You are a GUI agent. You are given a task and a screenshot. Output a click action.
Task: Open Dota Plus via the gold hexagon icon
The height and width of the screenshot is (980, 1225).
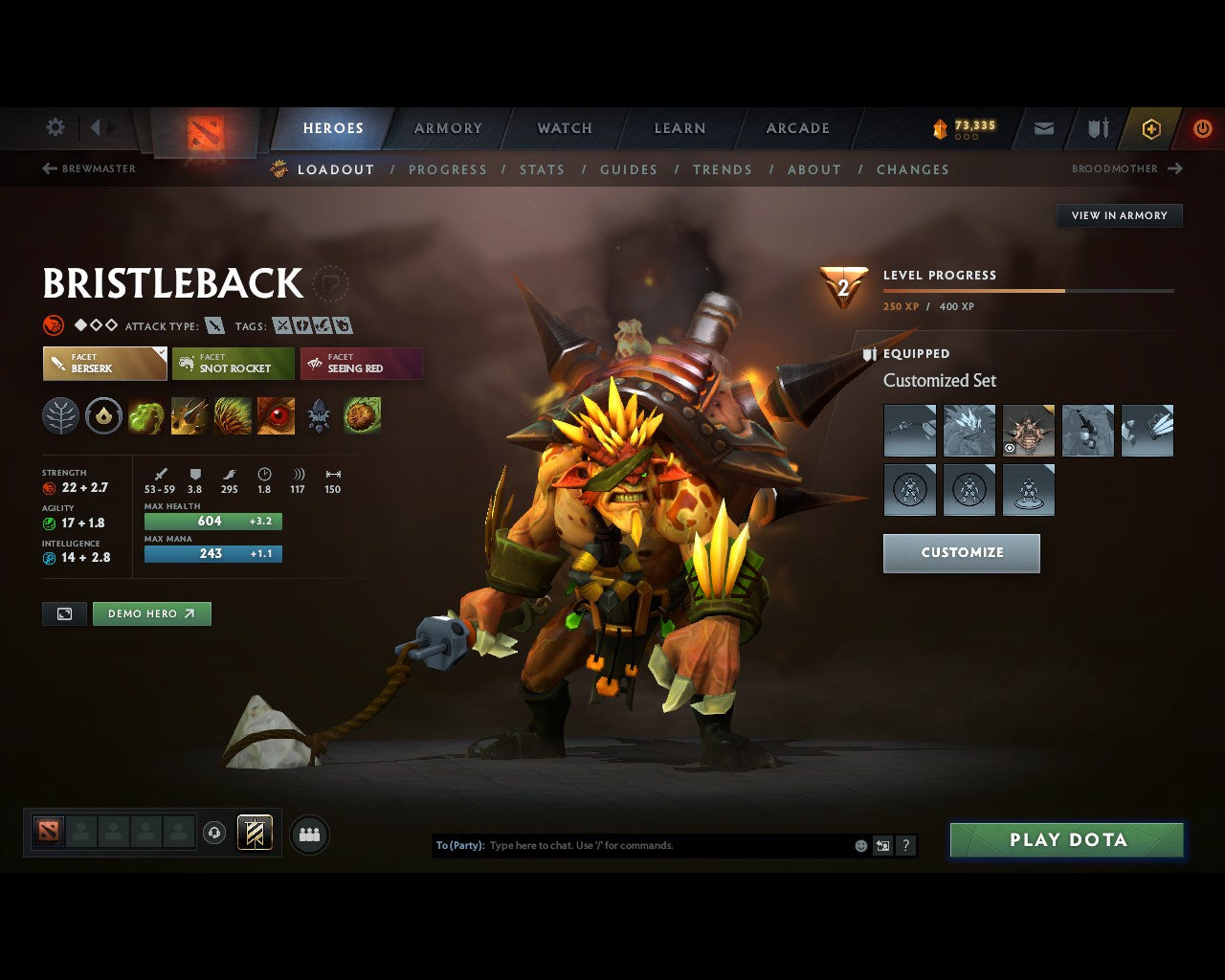(1151, 129)
